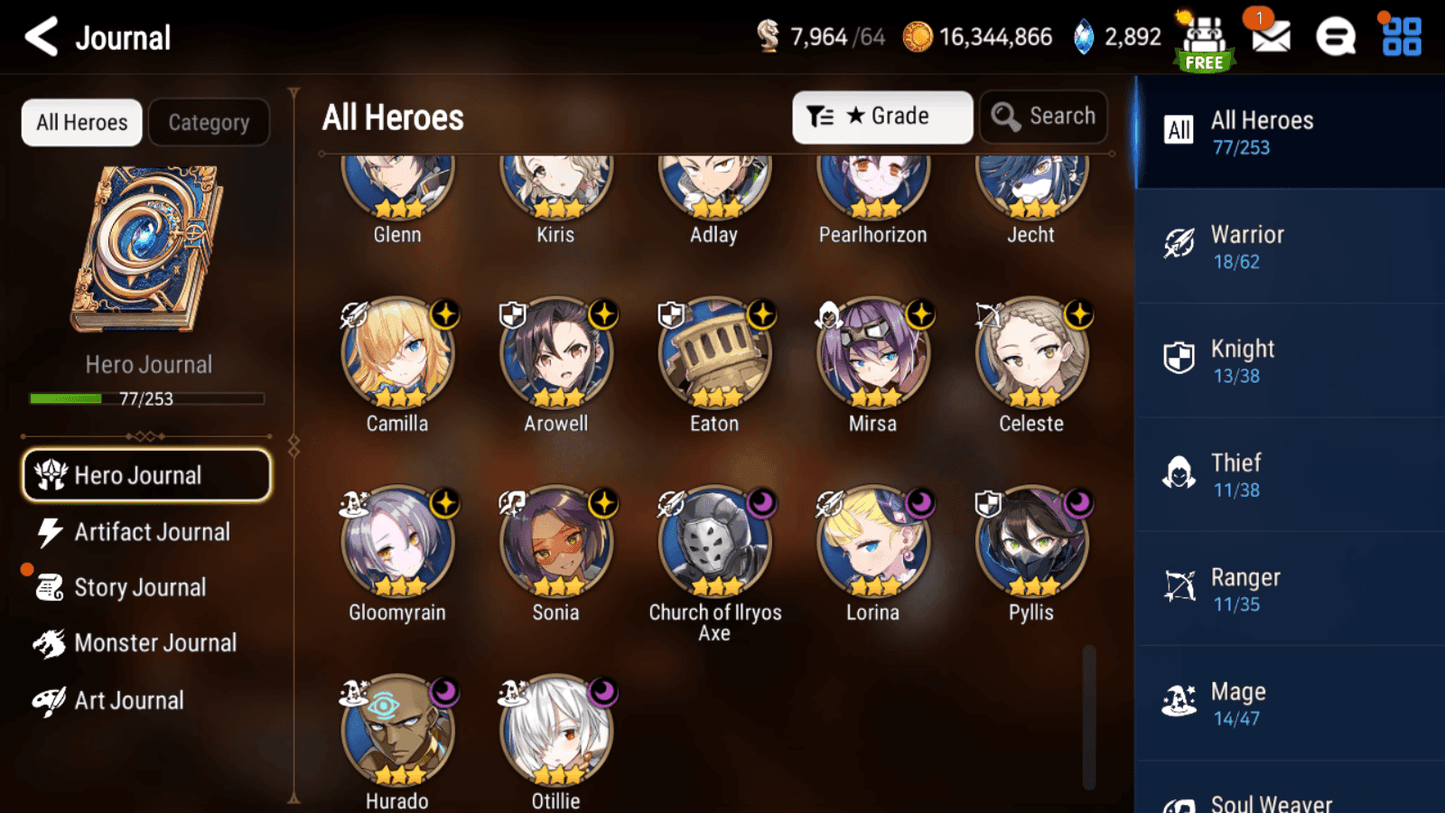Select the Mage class hat icon
The width and height of the screenshot is (1445, 813).
(1180, 701)
